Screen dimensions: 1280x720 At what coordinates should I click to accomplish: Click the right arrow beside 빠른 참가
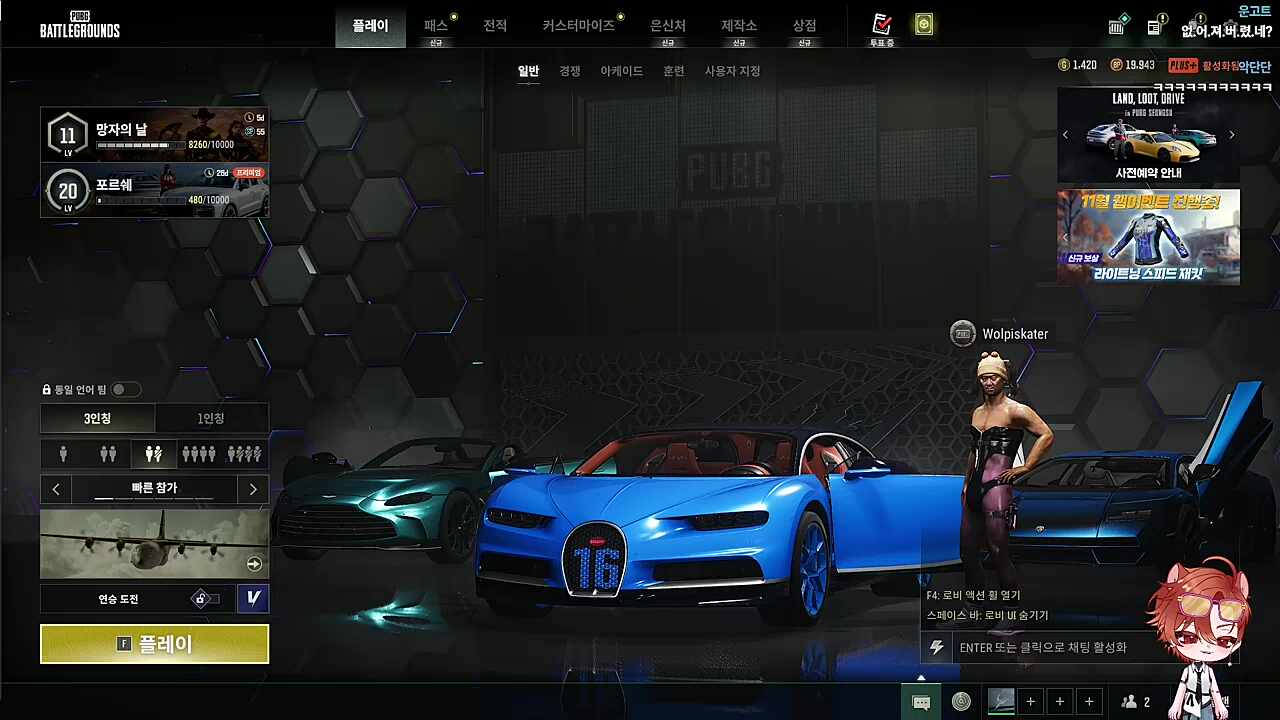[x=253, y=489]
